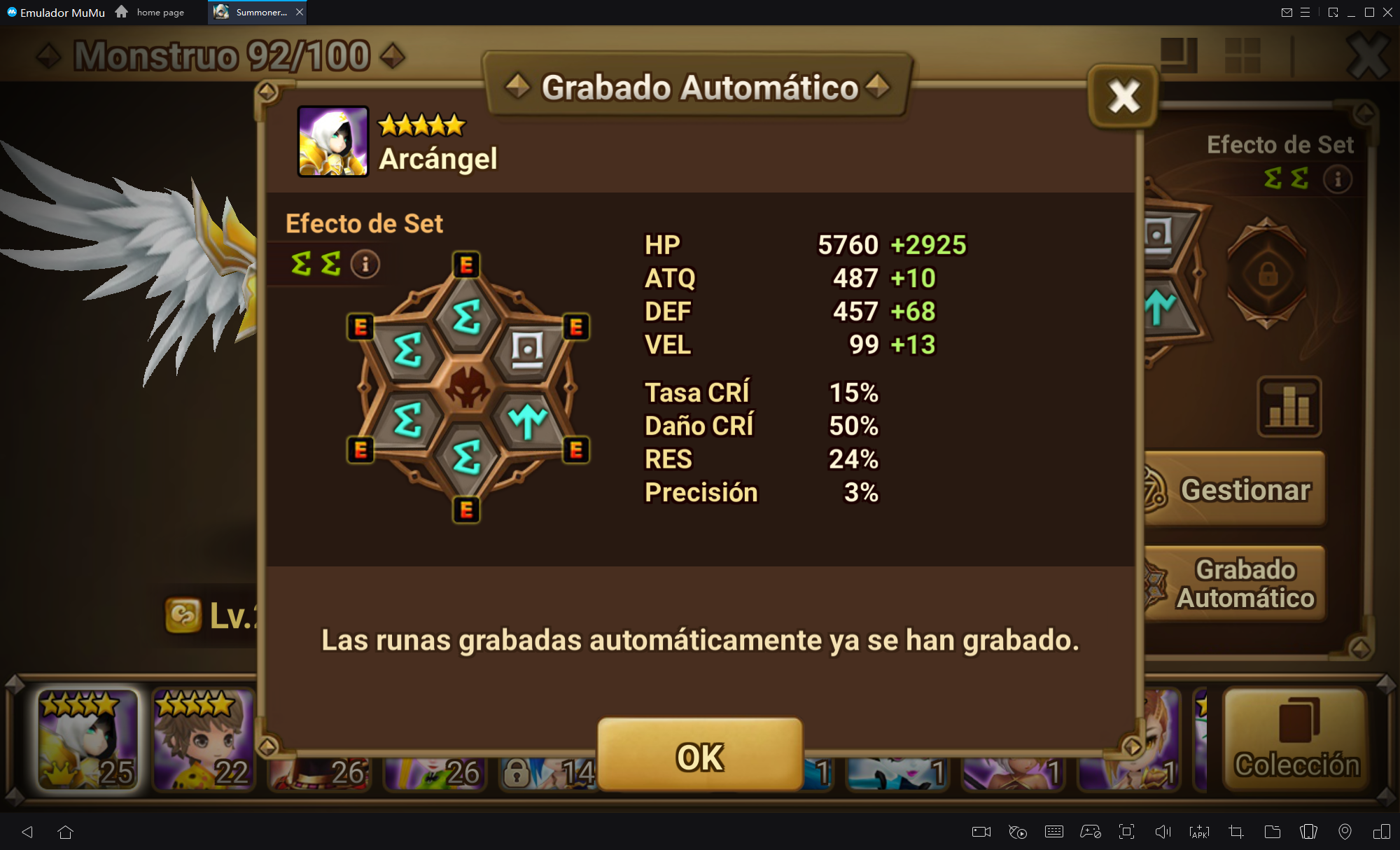This screenshot has height=850, width=1400.
Task: Close the Monstruo screen with top-right X
Action: pyautogui.click(x=1368, y=56)
